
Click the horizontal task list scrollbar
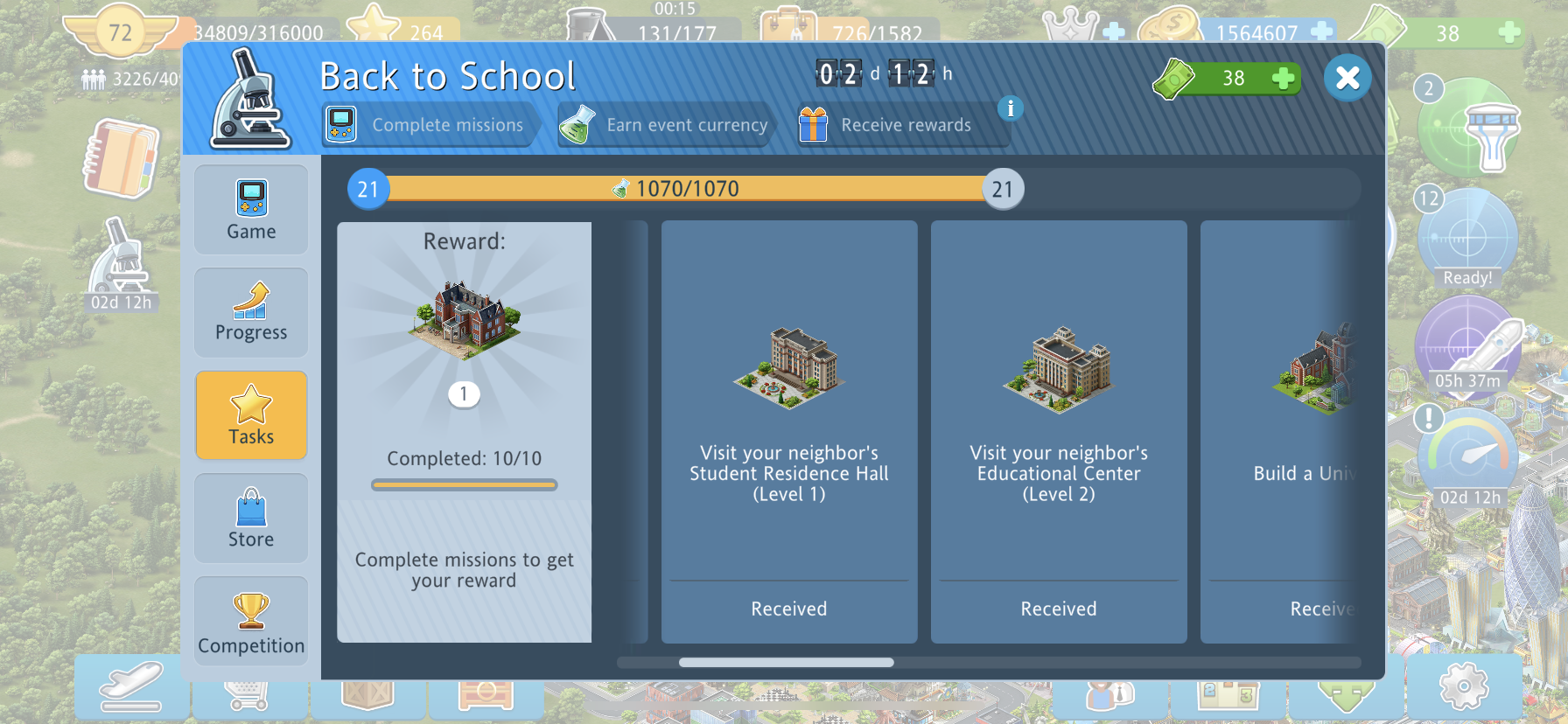tap(786, 663)
